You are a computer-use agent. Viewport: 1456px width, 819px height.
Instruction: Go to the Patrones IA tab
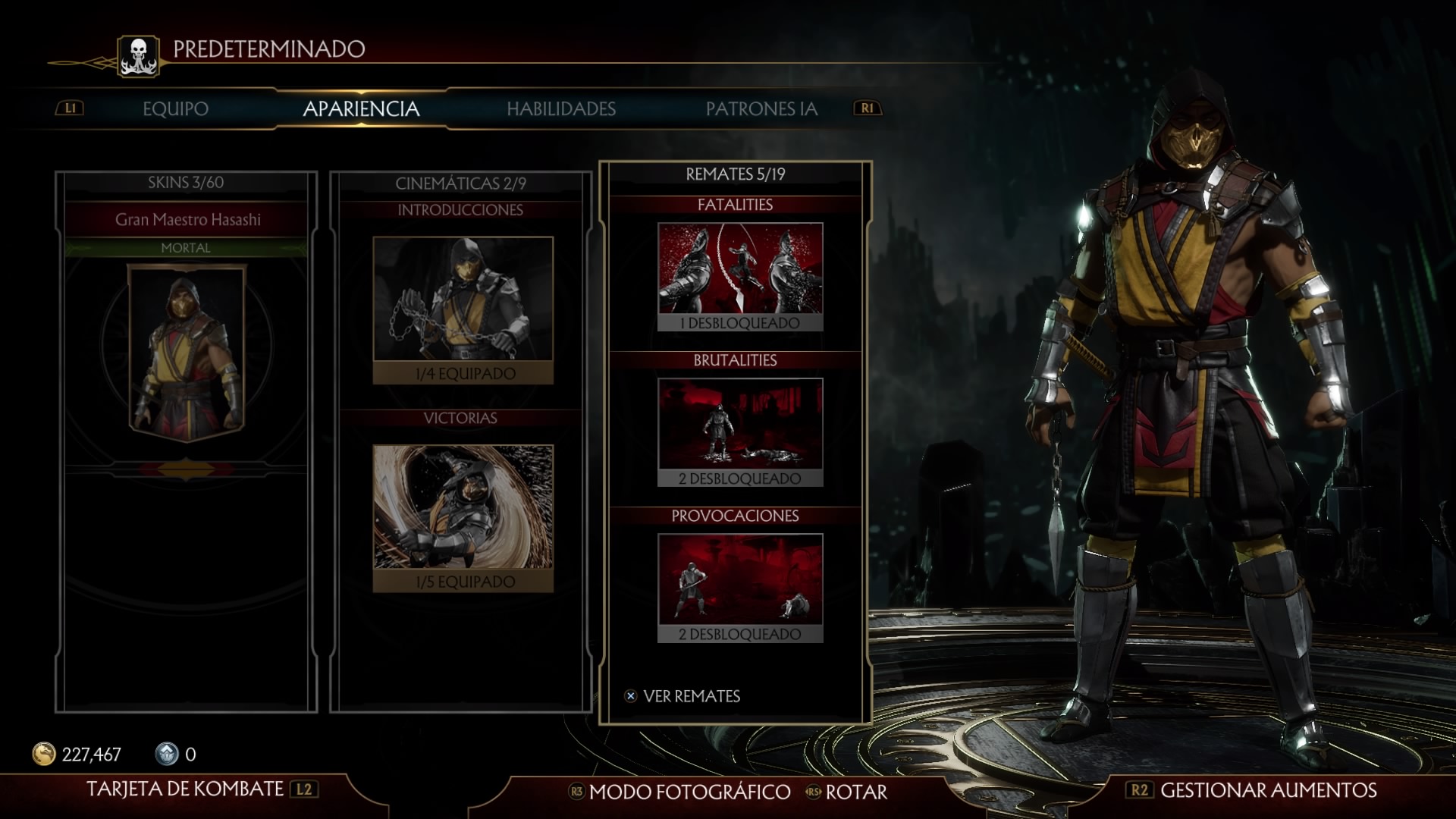pos(761,108)
